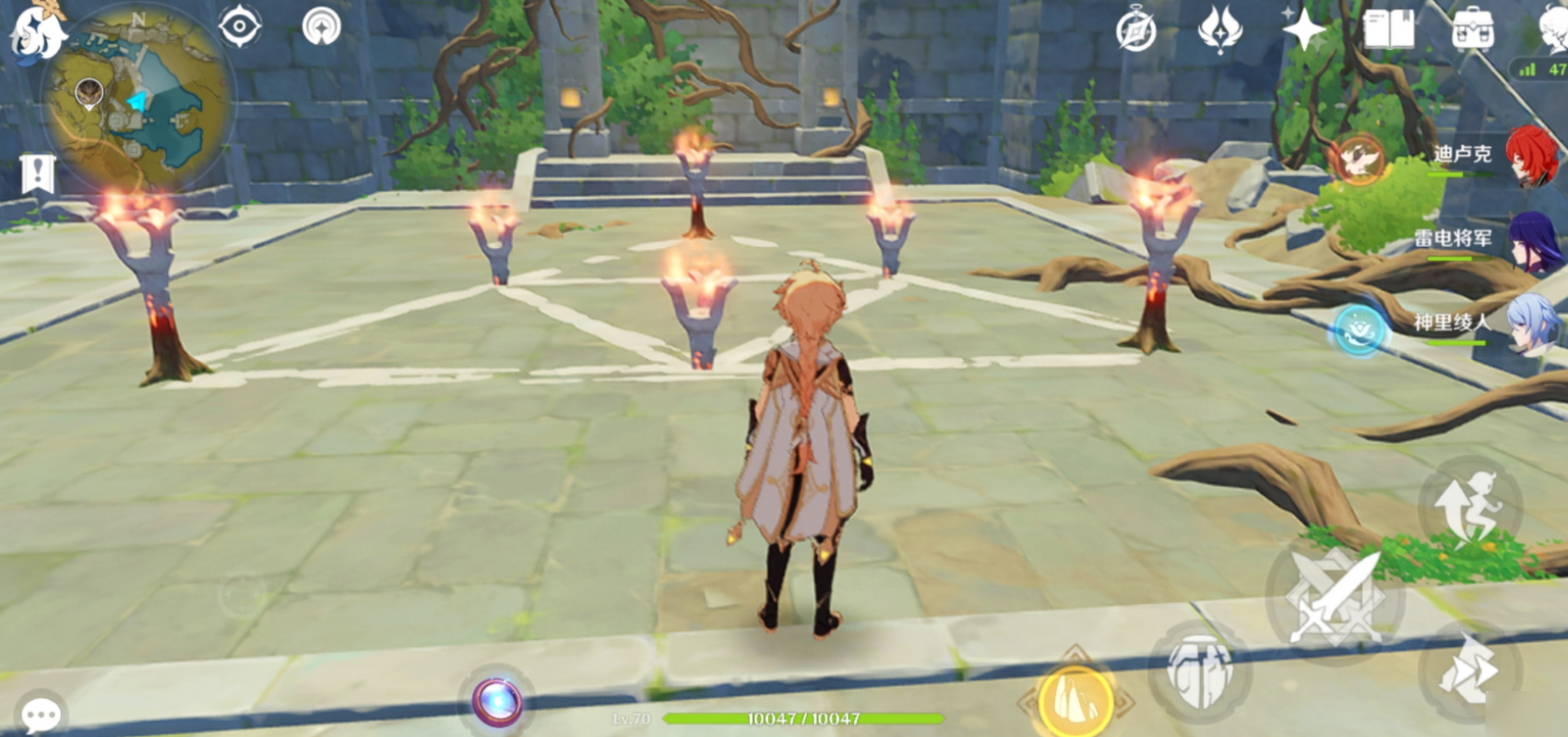This screenshot has height=737, width=1568.
Task: Open the compass Adventurer Handbook icon
Action: coord(1135,31)
